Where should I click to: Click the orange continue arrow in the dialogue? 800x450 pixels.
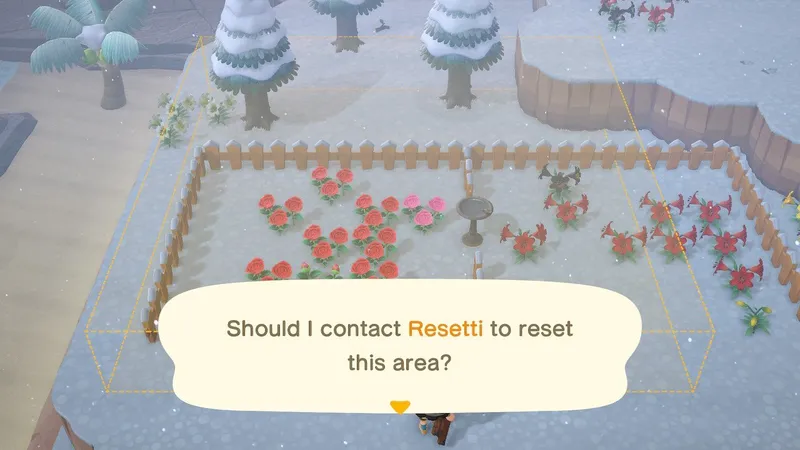[400, 407]
